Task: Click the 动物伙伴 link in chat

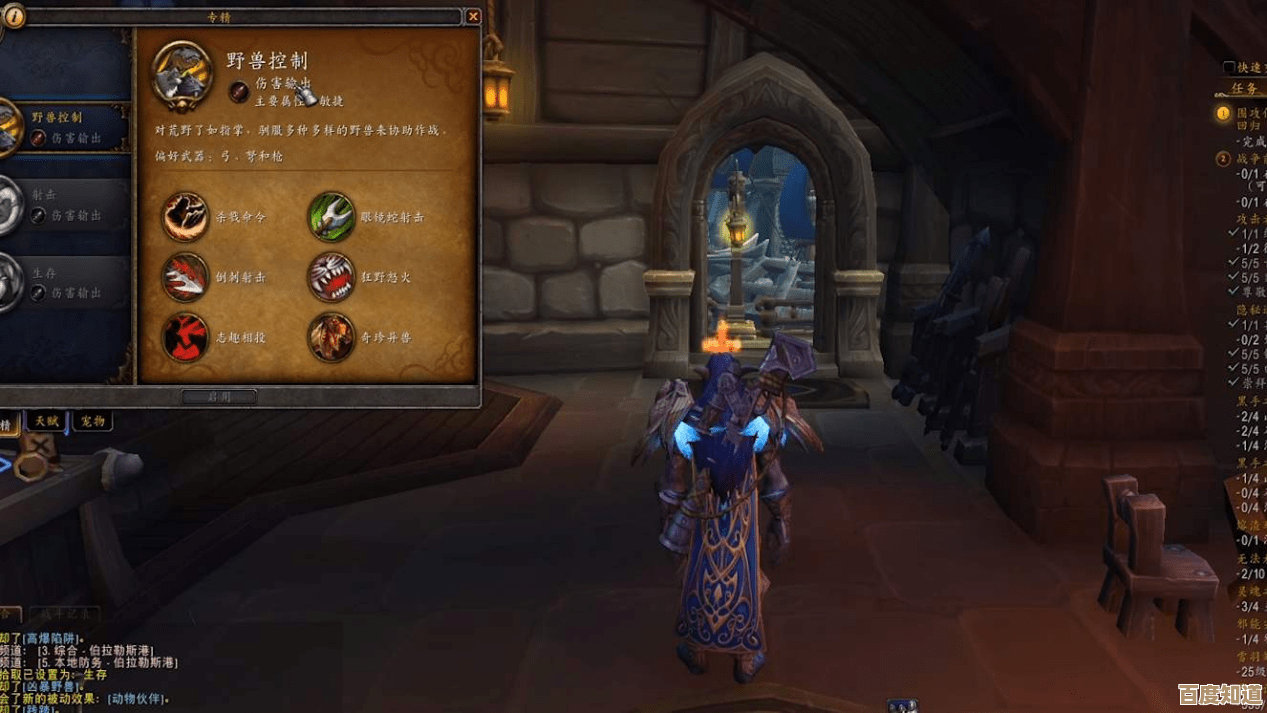Action: click(x=137, y=698)
